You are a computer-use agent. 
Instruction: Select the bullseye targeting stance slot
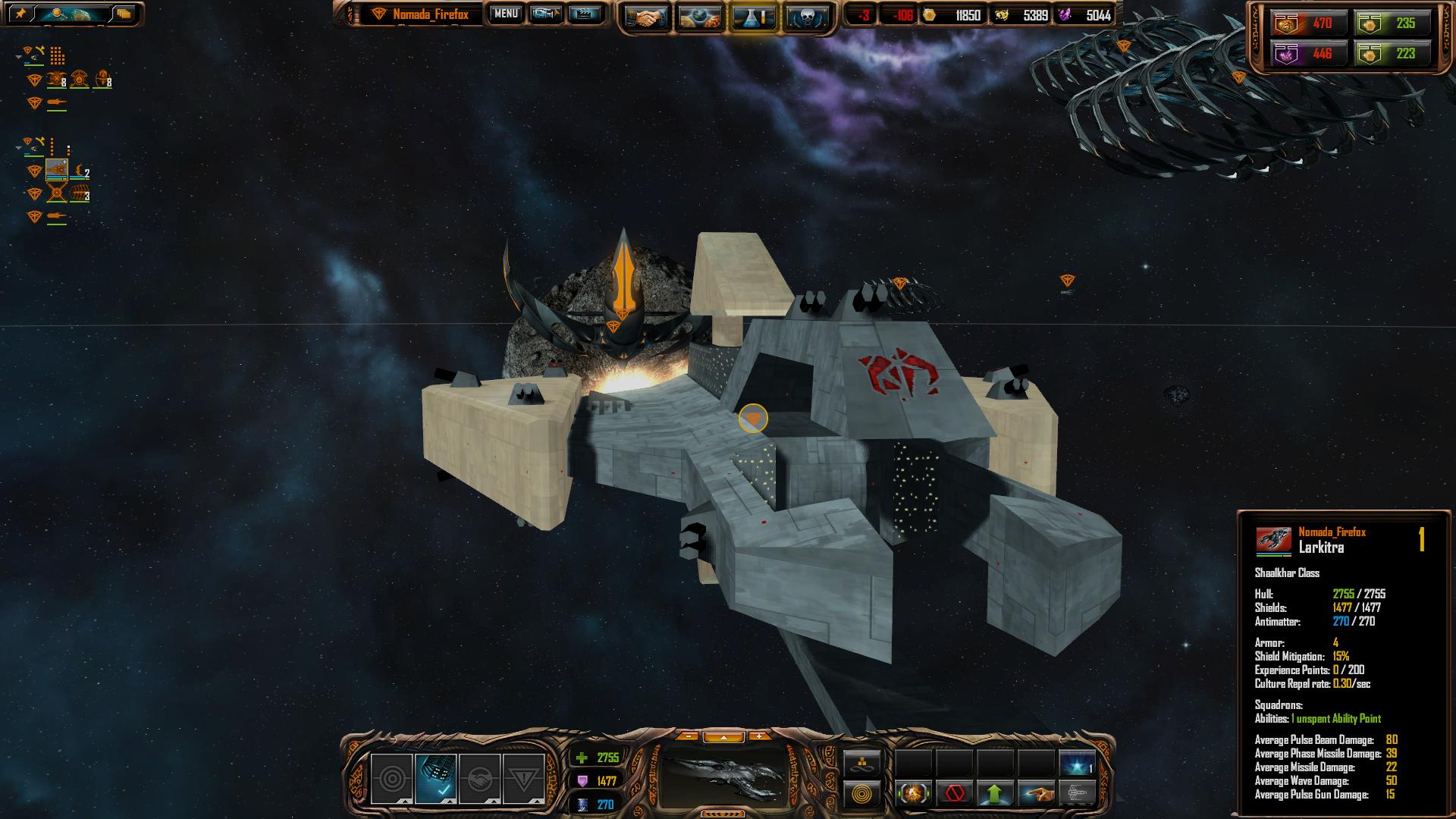391,779
